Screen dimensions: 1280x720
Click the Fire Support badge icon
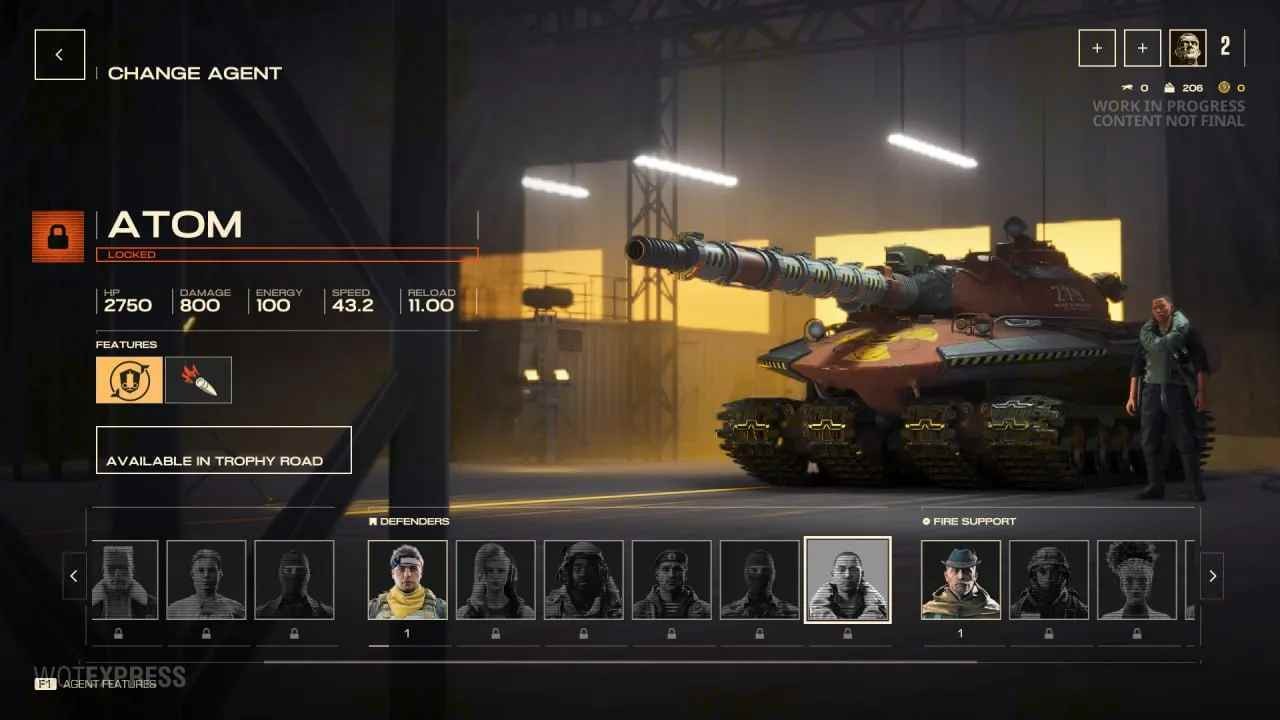[925, 521]
